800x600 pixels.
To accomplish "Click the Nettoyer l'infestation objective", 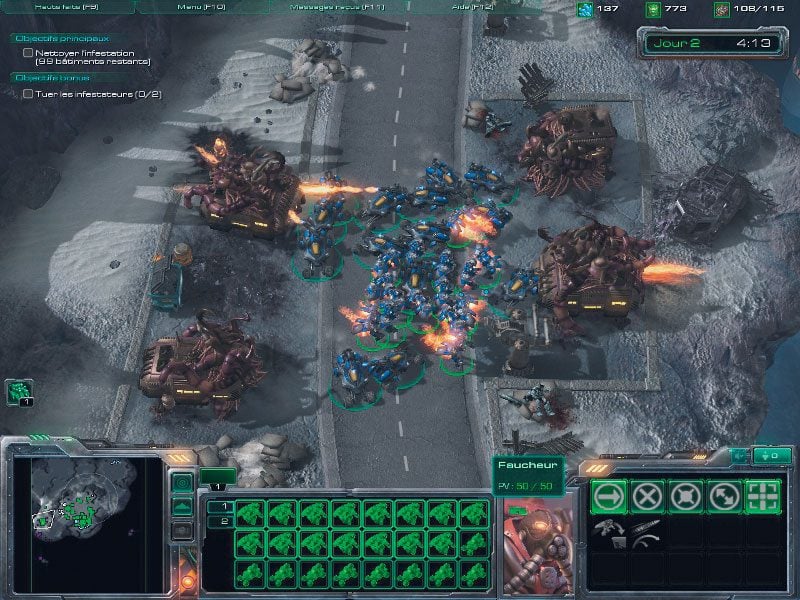I will click(x=91, y=57).
